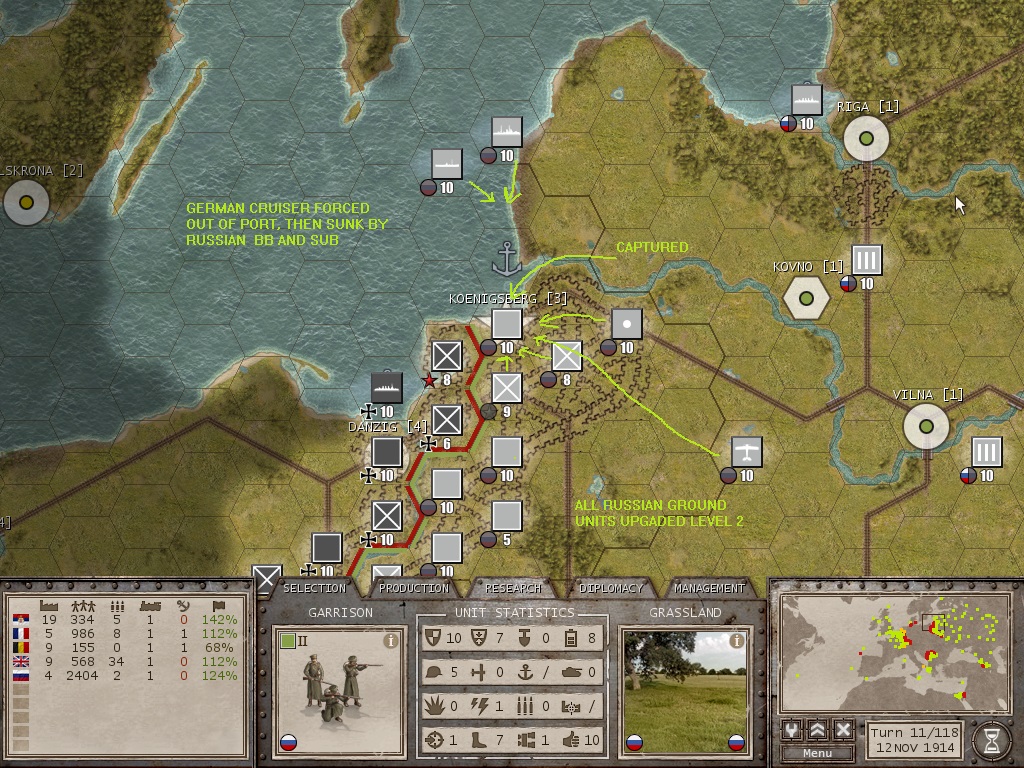Select the Koenigsberg garrison unit
Screen dimensions: 1024x768
point(507,325)
